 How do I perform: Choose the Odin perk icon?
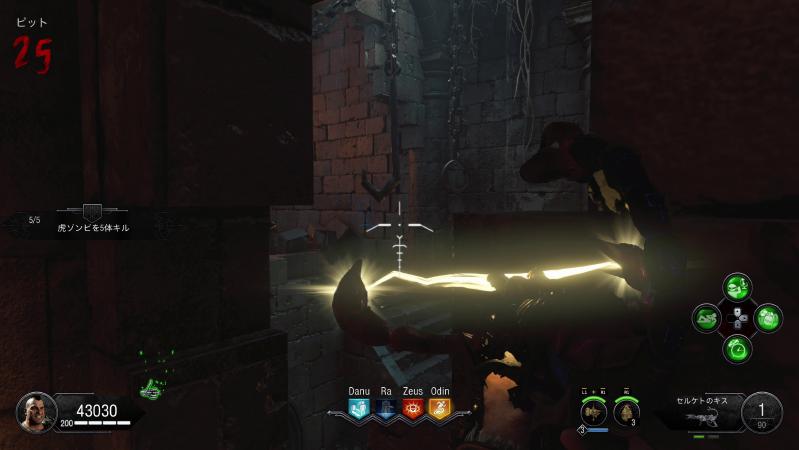[x=440, y=408]
